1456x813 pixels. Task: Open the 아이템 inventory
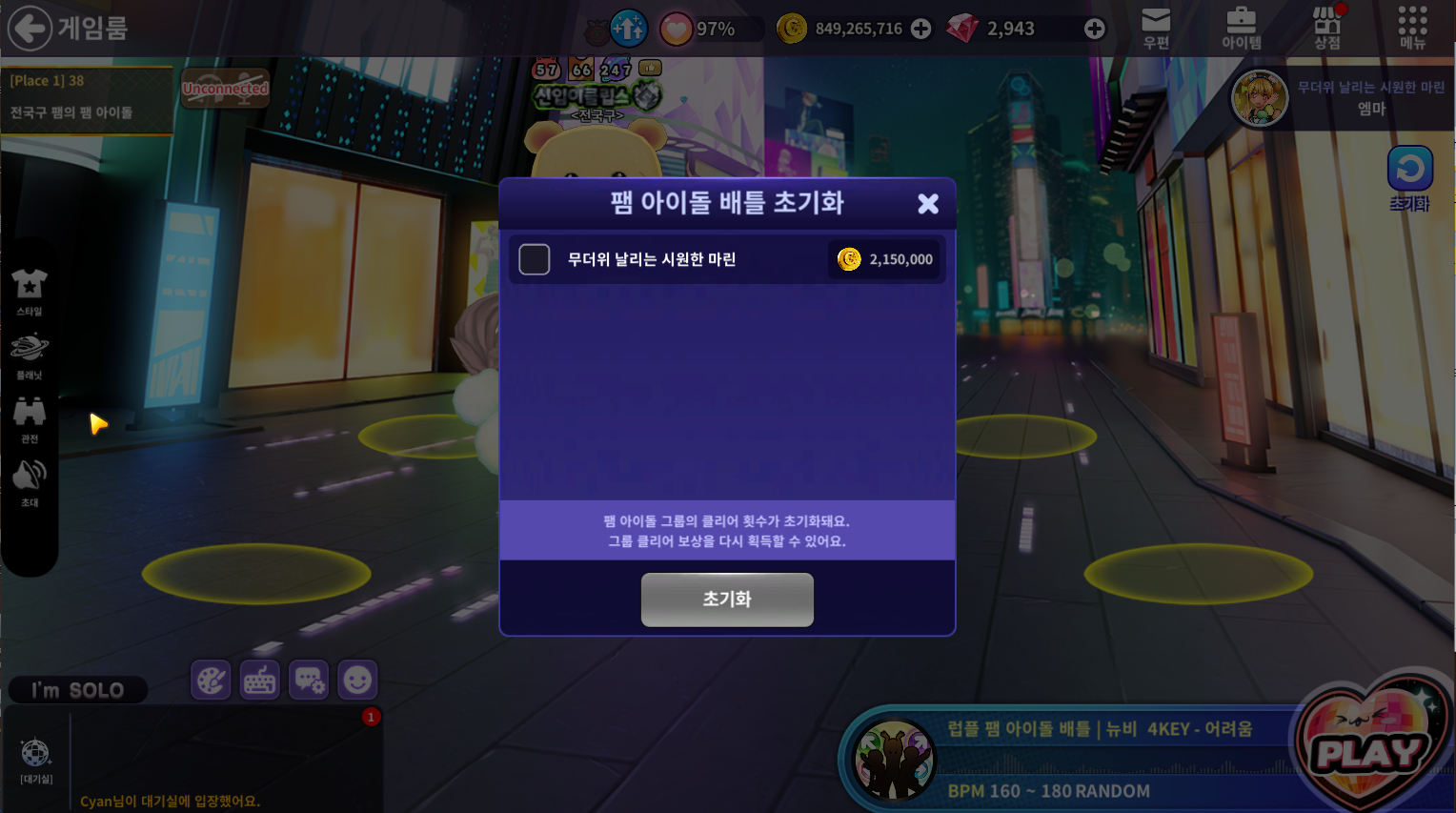(1241, 28)
